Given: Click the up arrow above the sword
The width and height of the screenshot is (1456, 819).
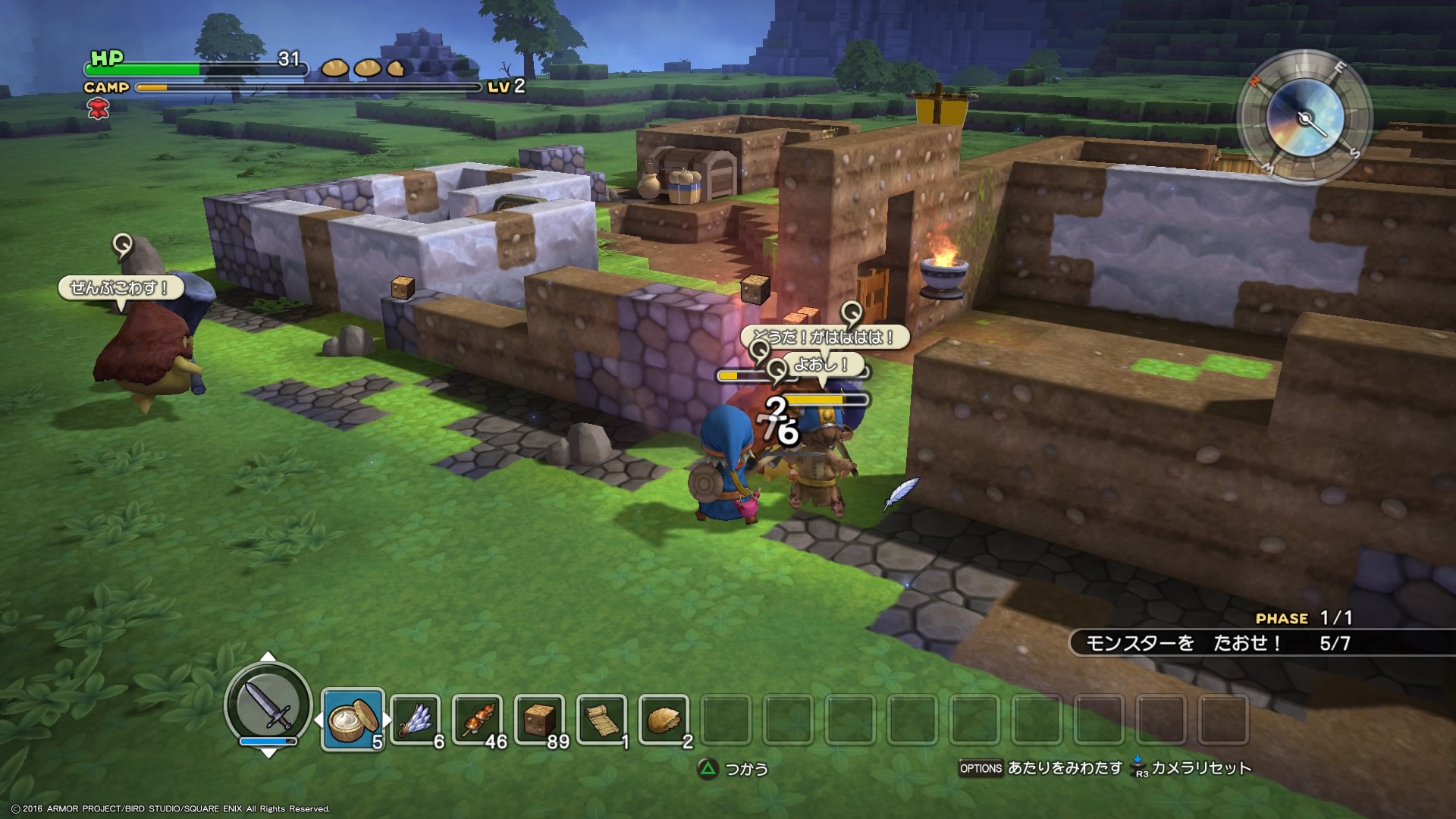Looking at the screenshot, I should [x=268, y=657].
